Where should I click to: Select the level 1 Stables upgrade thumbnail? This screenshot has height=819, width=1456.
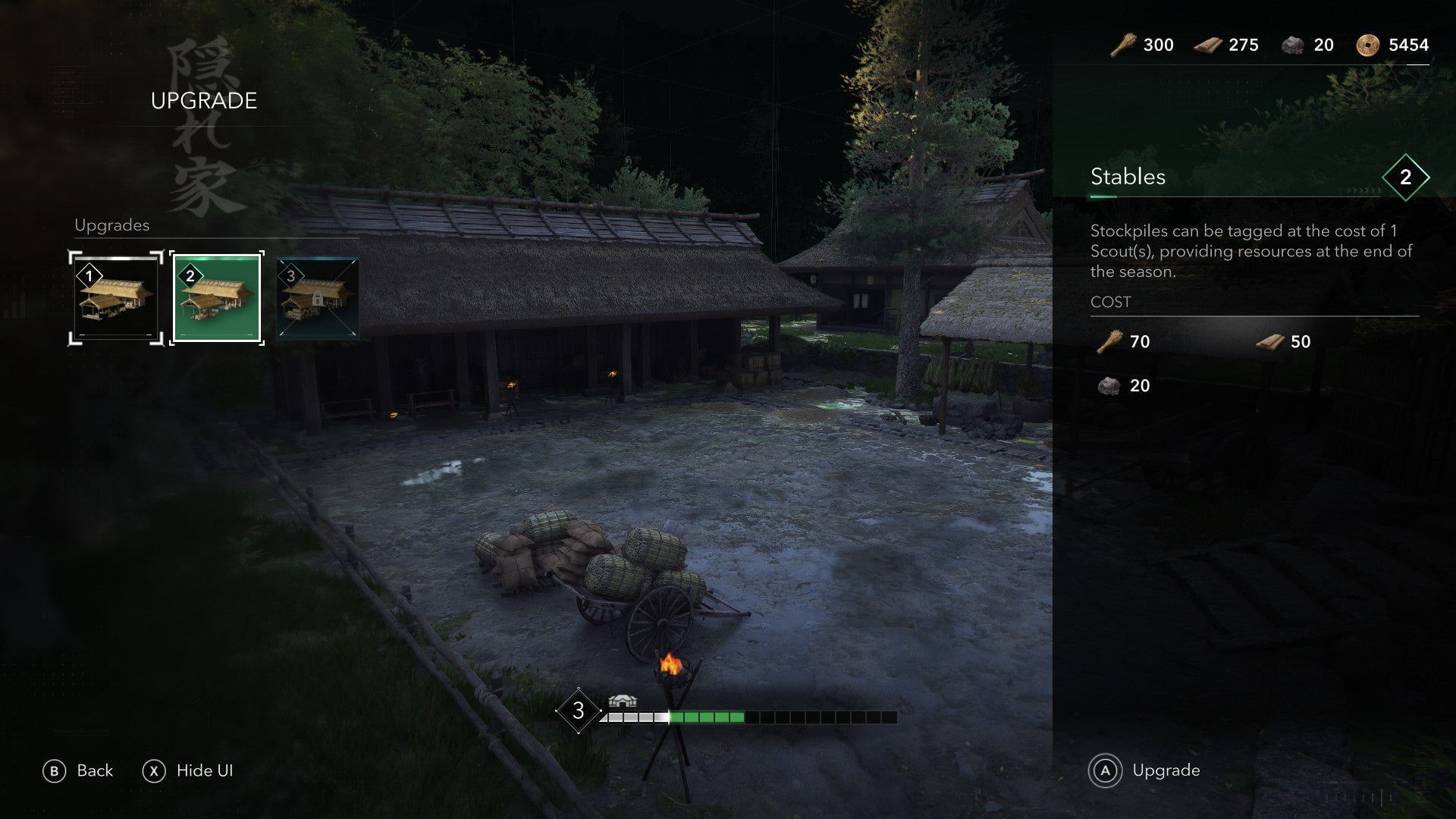(114, 297)
